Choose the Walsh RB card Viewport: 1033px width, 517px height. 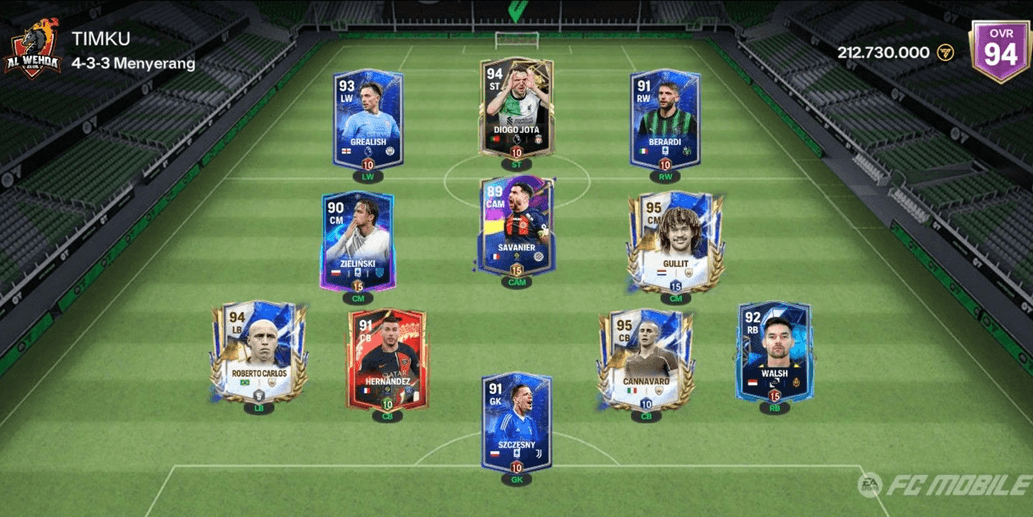coord(773,352)
